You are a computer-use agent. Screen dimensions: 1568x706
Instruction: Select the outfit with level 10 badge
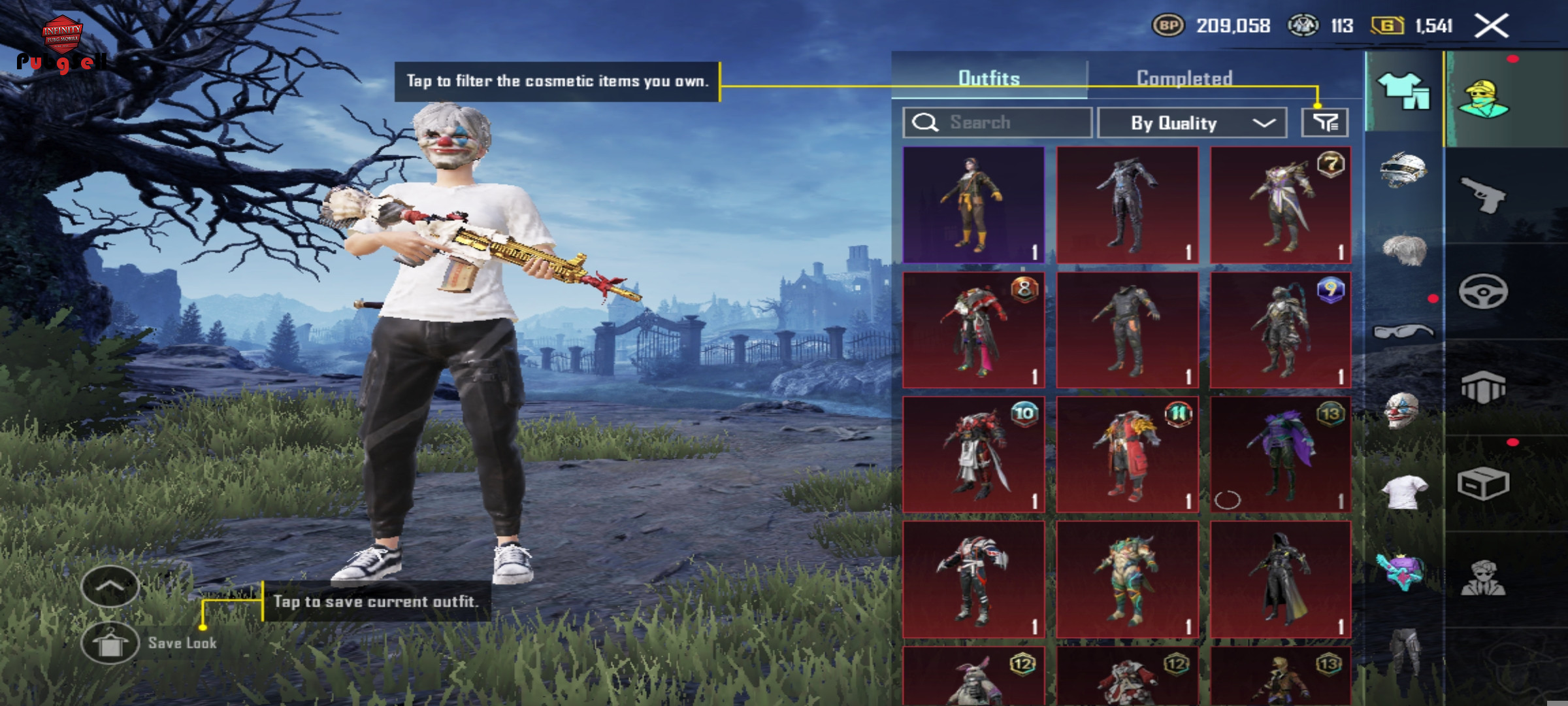coord(973,454)
